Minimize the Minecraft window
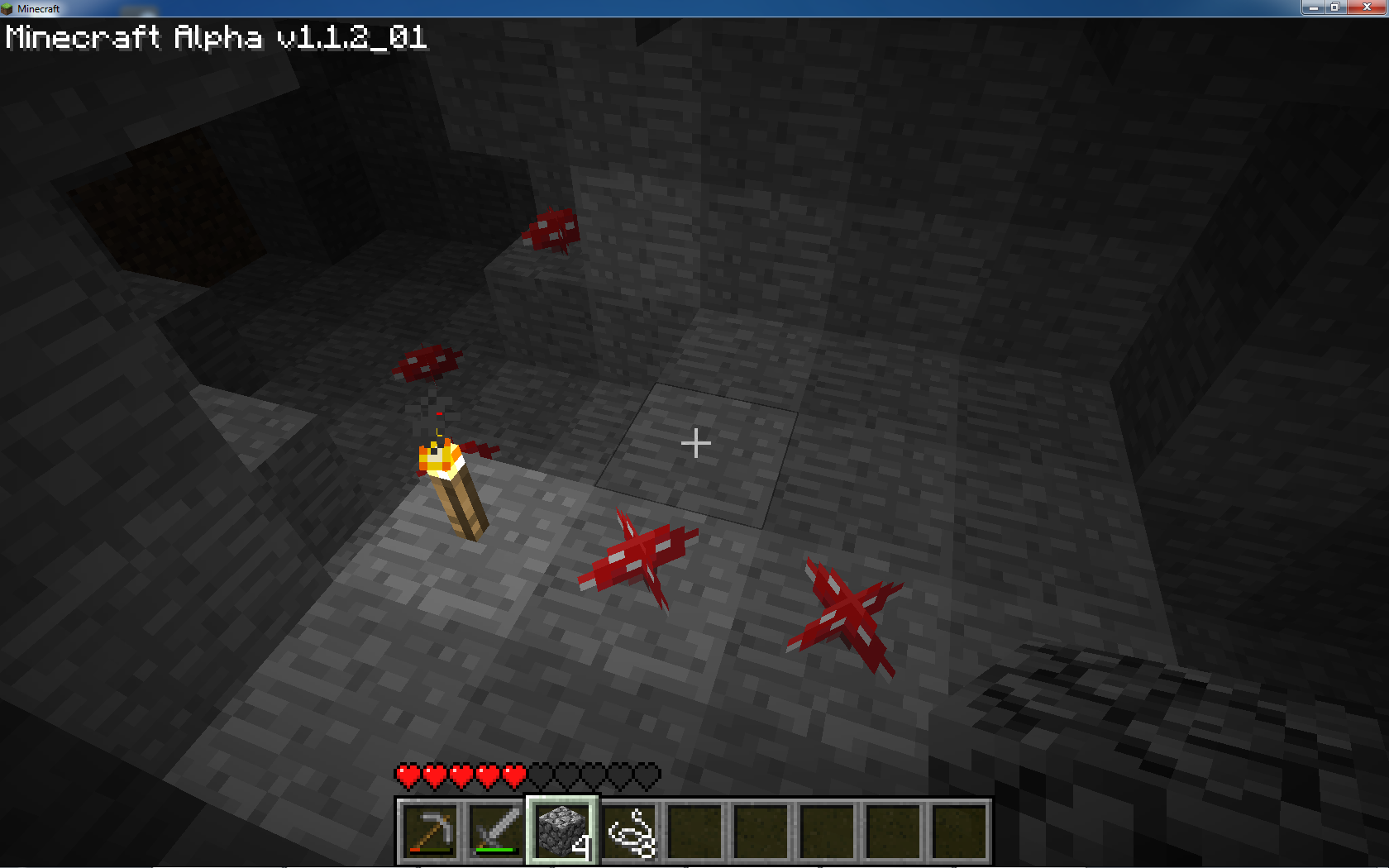This screenshot has height=868, width=1389. coord(1313,7)
